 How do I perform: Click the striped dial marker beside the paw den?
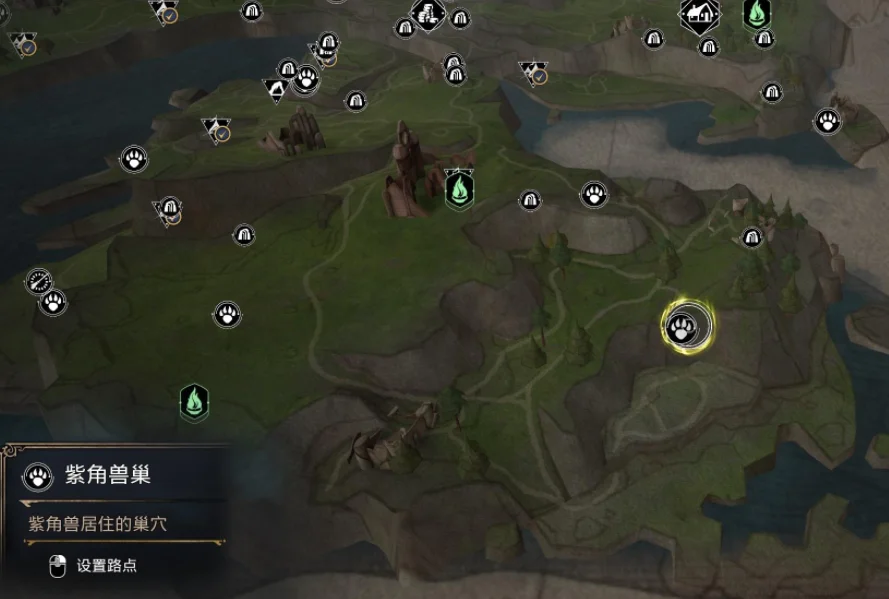pyautogui.click(x=38, y=281)
